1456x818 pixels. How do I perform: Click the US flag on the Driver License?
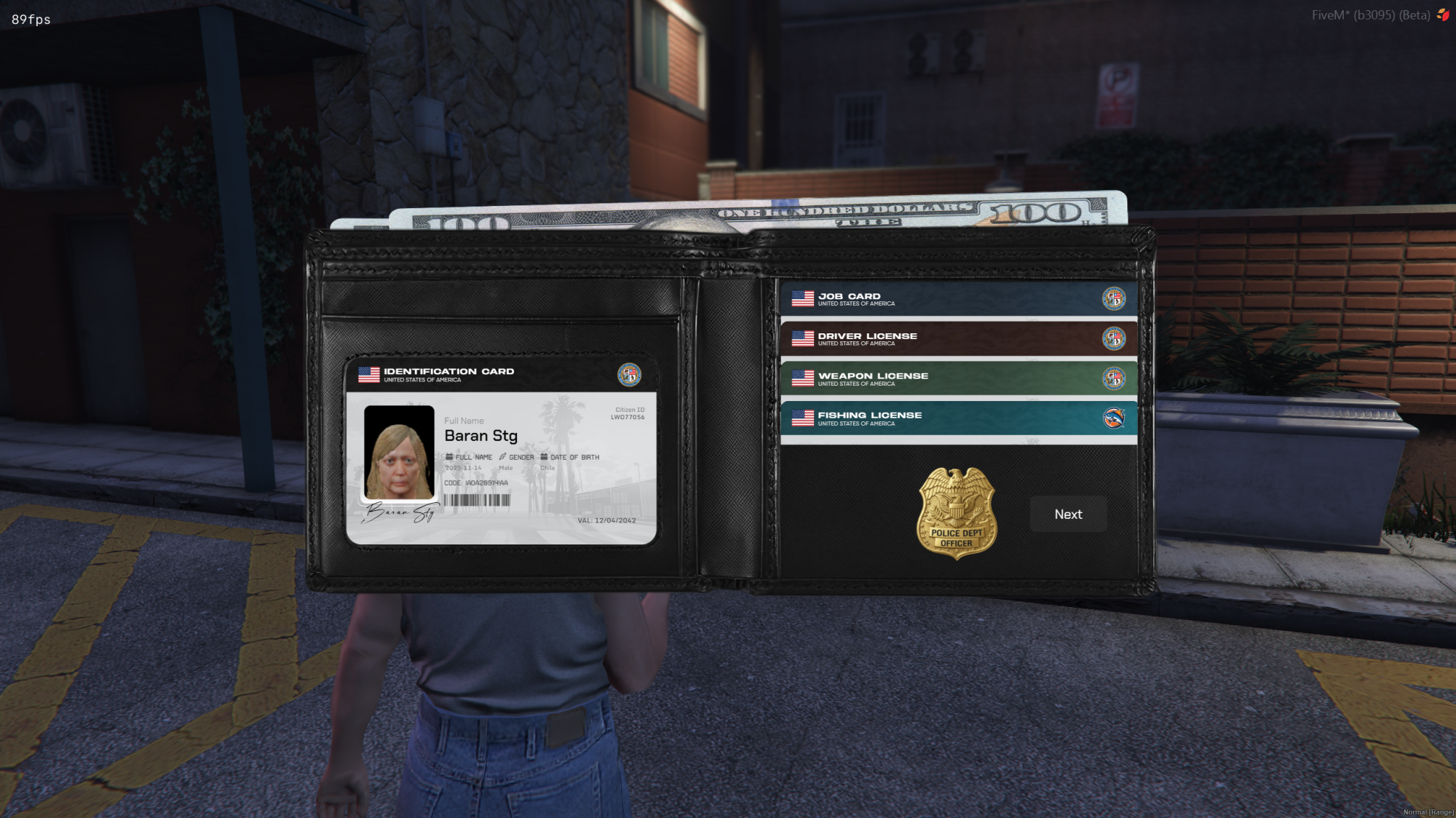pos(802,337)
